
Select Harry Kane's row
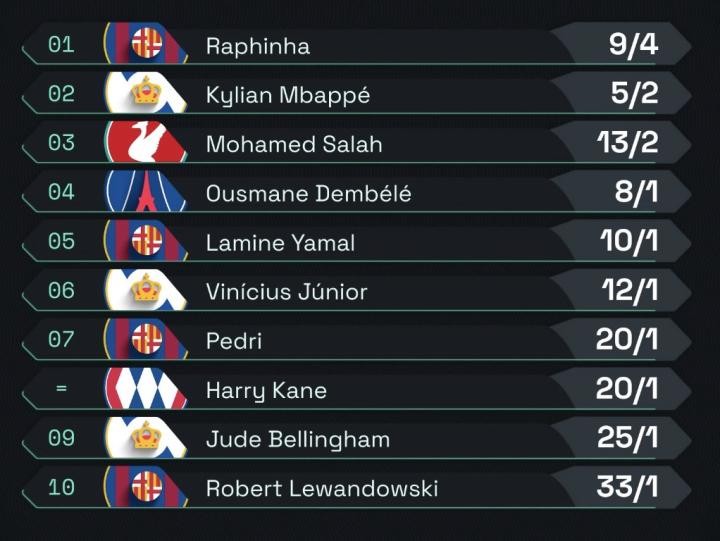click(x=266, y=390)
